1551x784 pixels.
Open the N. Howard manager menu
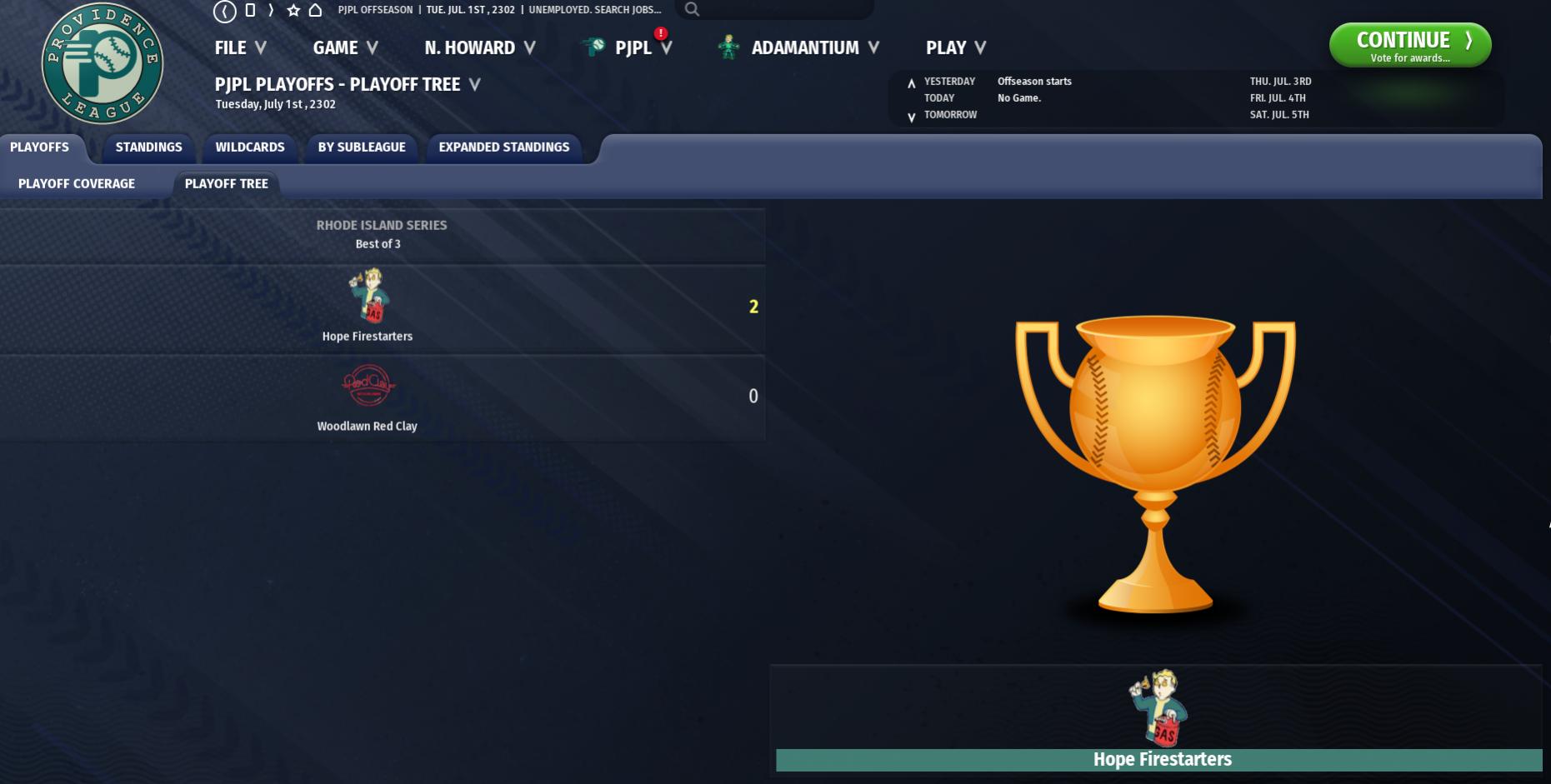[479, 48]
